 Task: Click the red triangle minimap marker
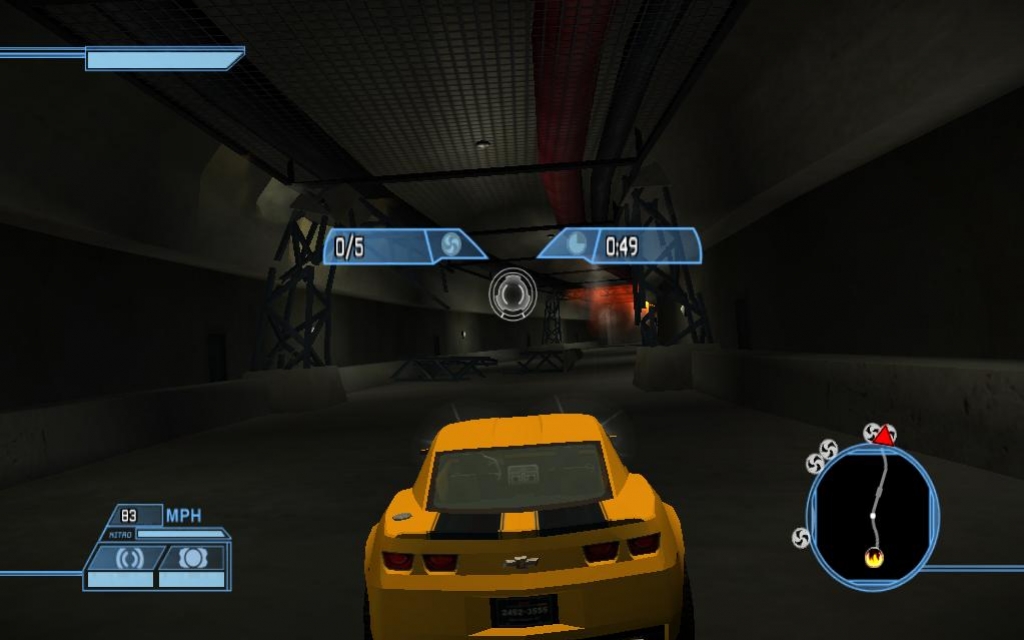click(884, 434)
